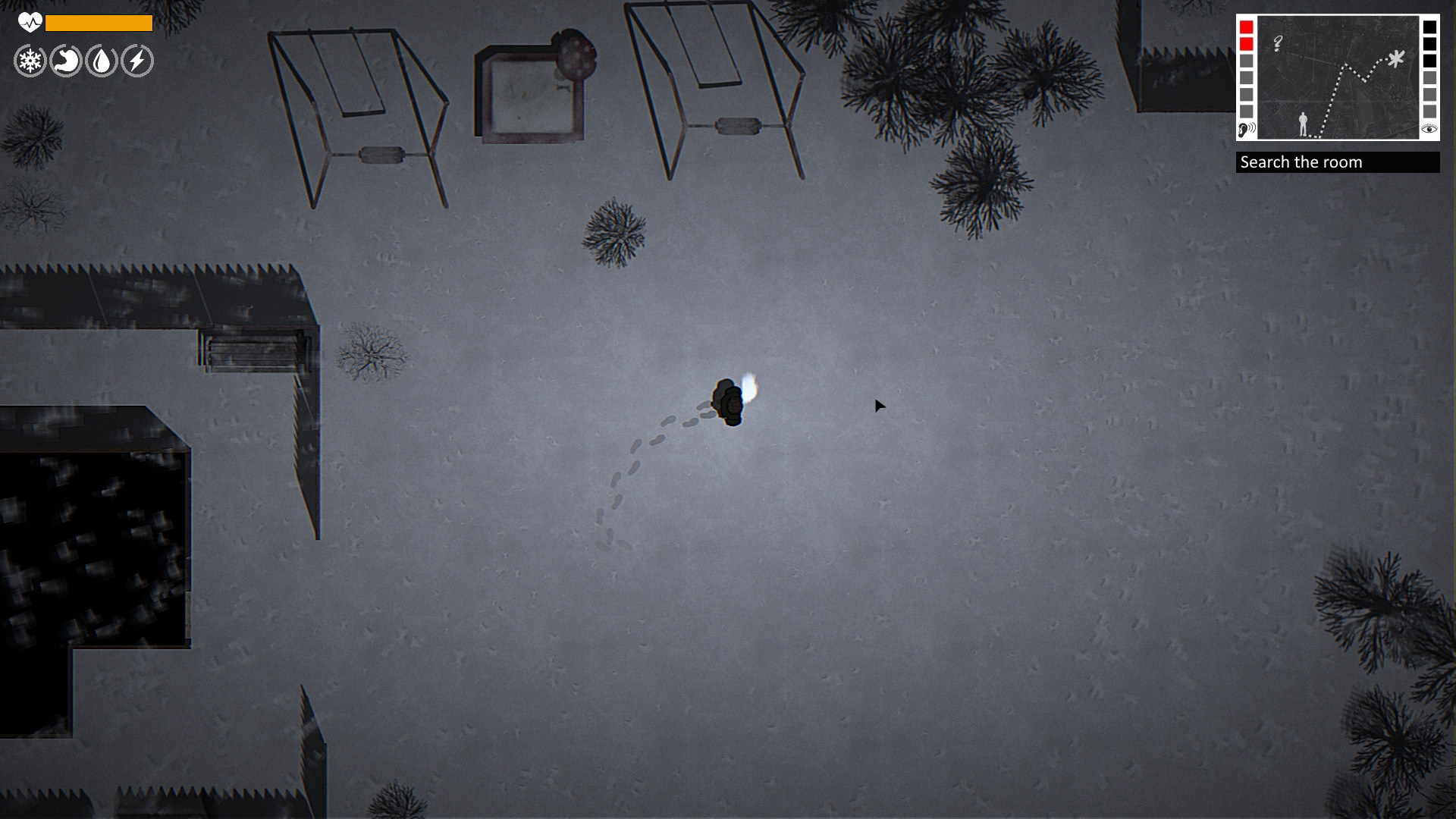Image resolution: width=1456 pixels, height=819 pixels.
Task: Click the orange health progress bar
Action: click(99, 24)
